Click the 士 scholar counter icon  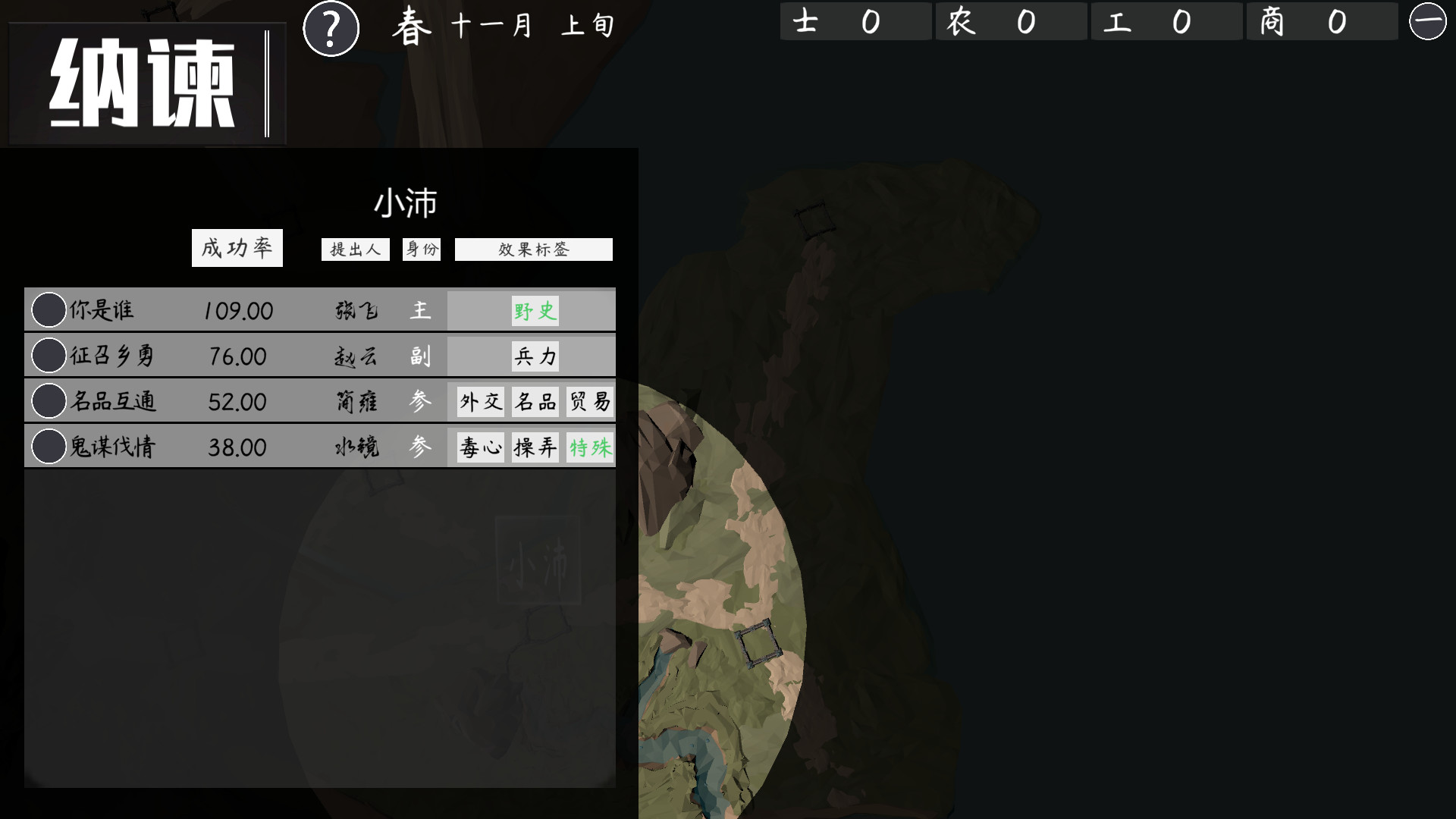click(809, 22)
